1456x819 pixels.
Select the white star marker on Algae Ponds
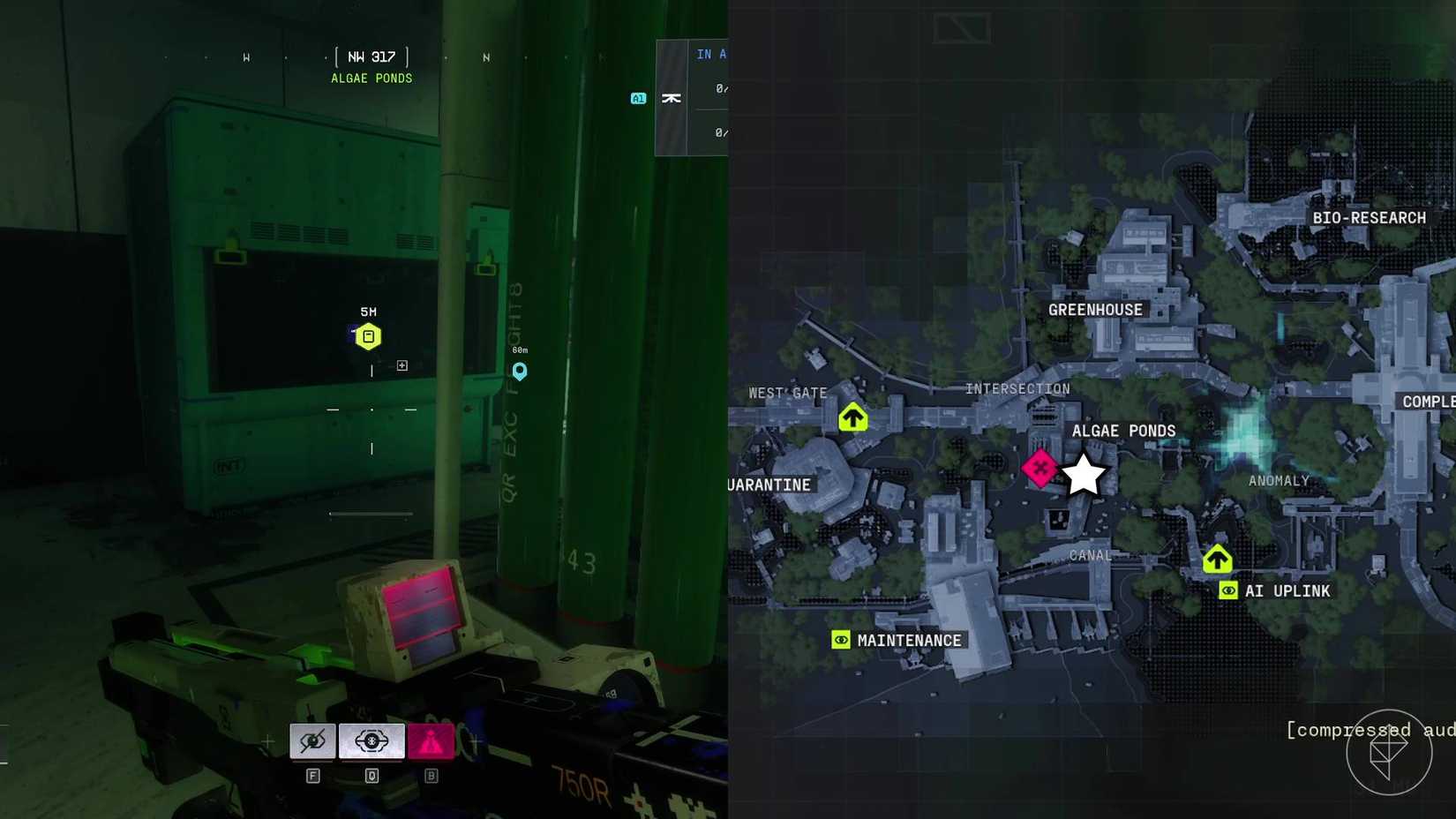[1084, 474]
